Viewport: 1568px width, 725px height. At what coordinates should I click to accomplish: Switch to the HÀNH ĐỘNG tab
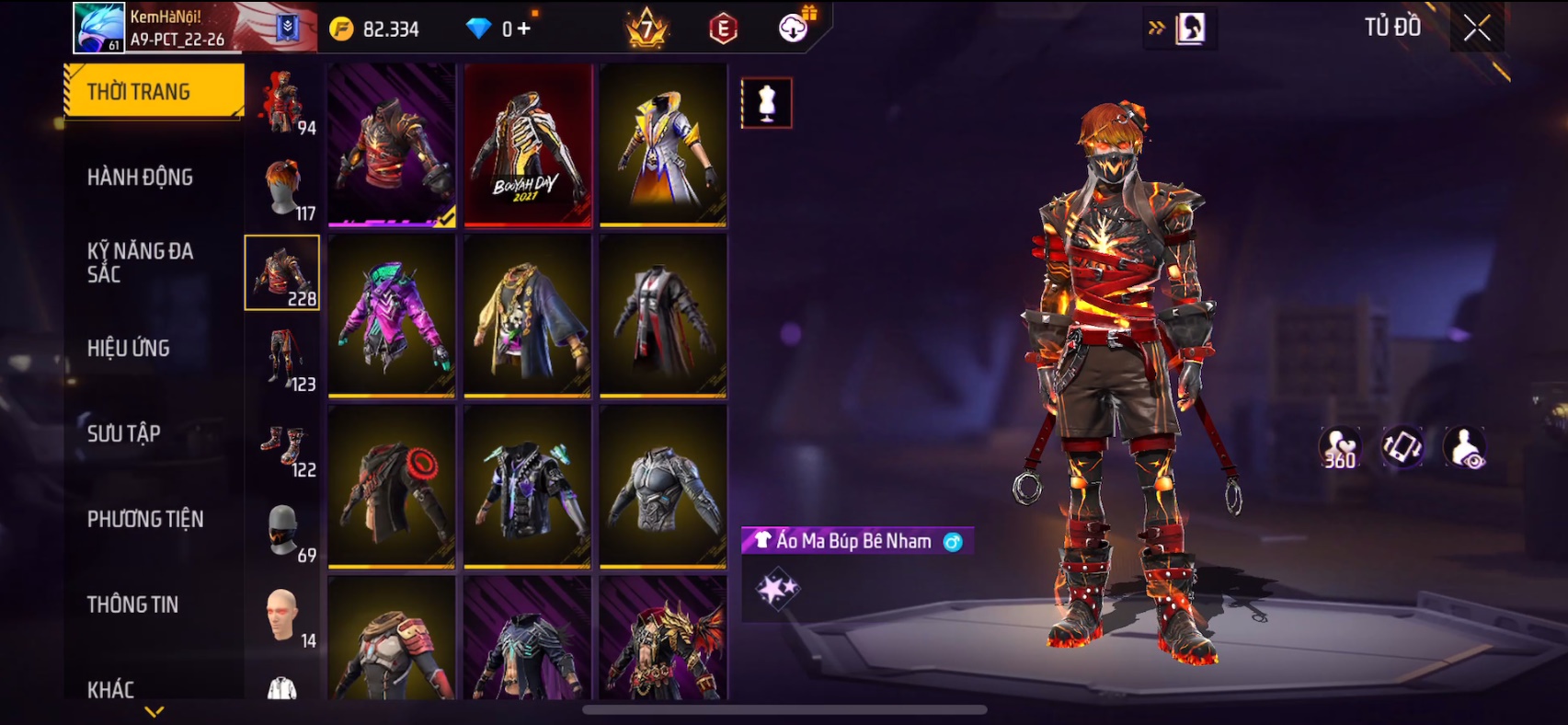[141, 177]
